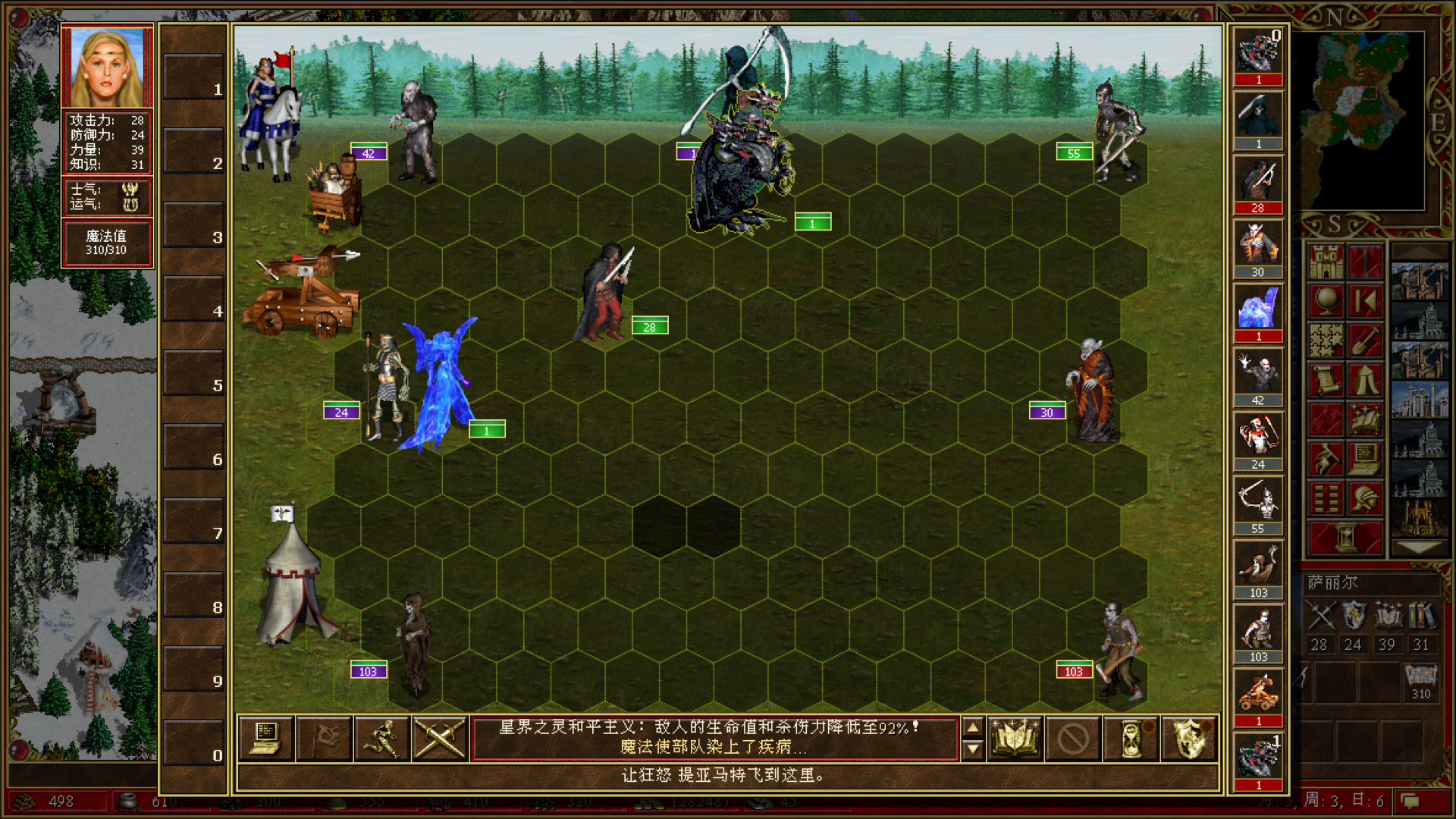The height and width of the screenshot is (819, 1456).
Task: Pick the skeleton warrior portrait showing 55
Action: [x=1258, y=500]
